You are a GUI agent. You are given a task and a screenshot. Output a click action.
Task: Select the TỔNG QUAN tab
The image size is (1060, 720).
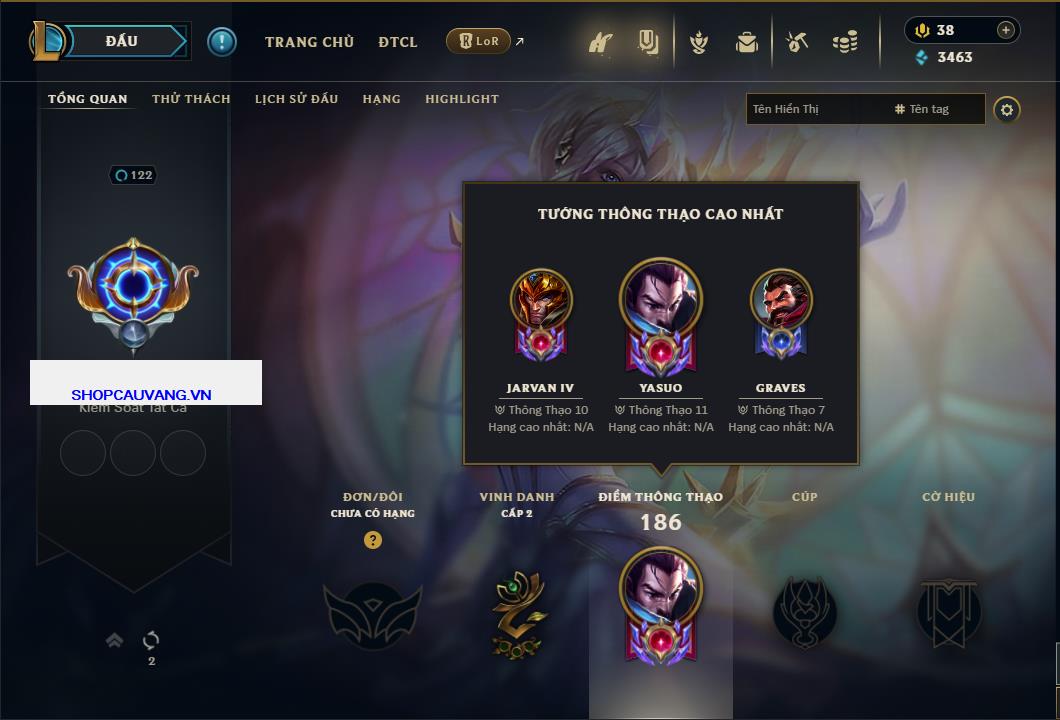88,99
